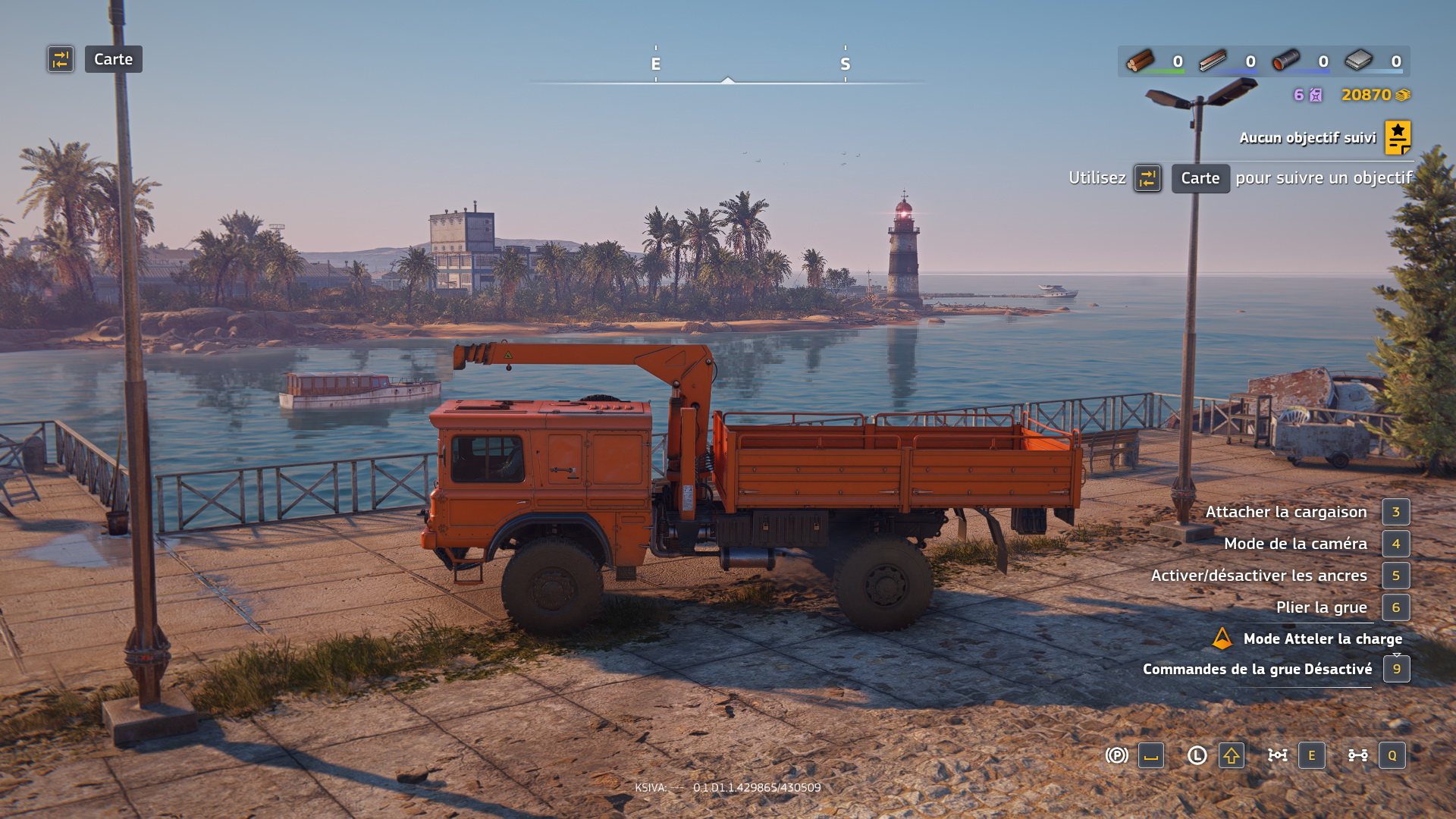1456x819 pixels.
Task: Toggle the differential lock icon
Action: (1278, 755)
